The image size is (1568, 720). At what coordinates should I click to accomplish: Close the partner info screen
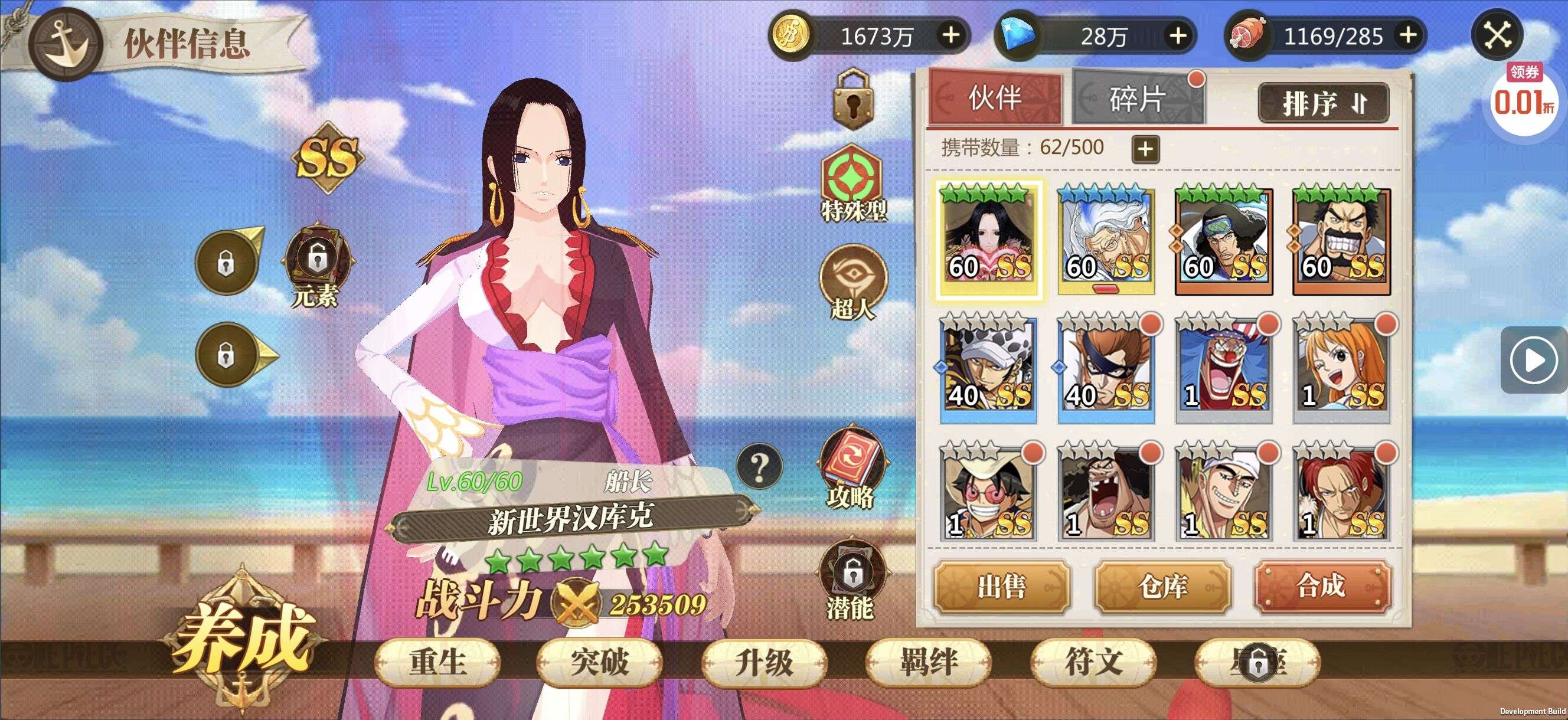[x=1497, y=35]
